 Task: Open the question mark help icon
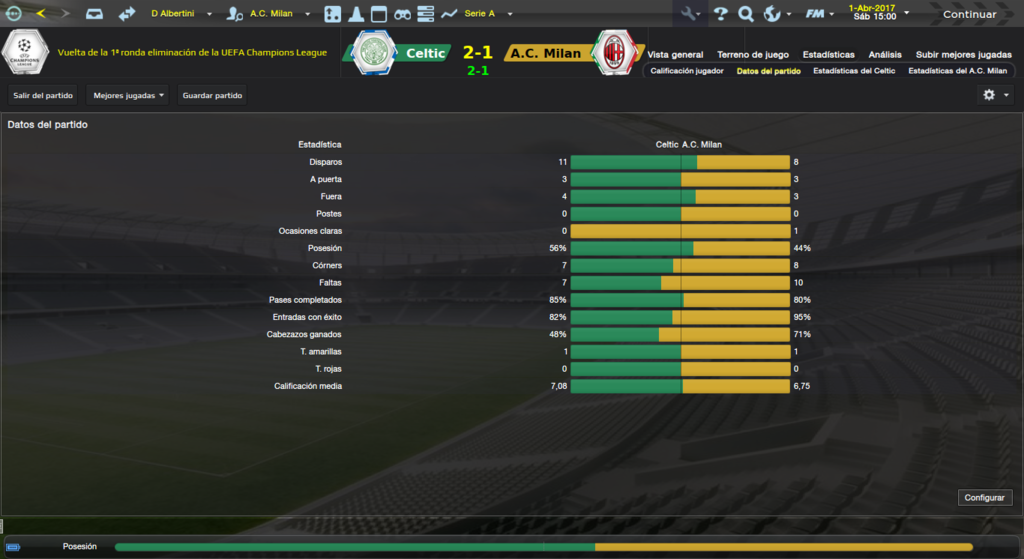[x=720, y=14]
